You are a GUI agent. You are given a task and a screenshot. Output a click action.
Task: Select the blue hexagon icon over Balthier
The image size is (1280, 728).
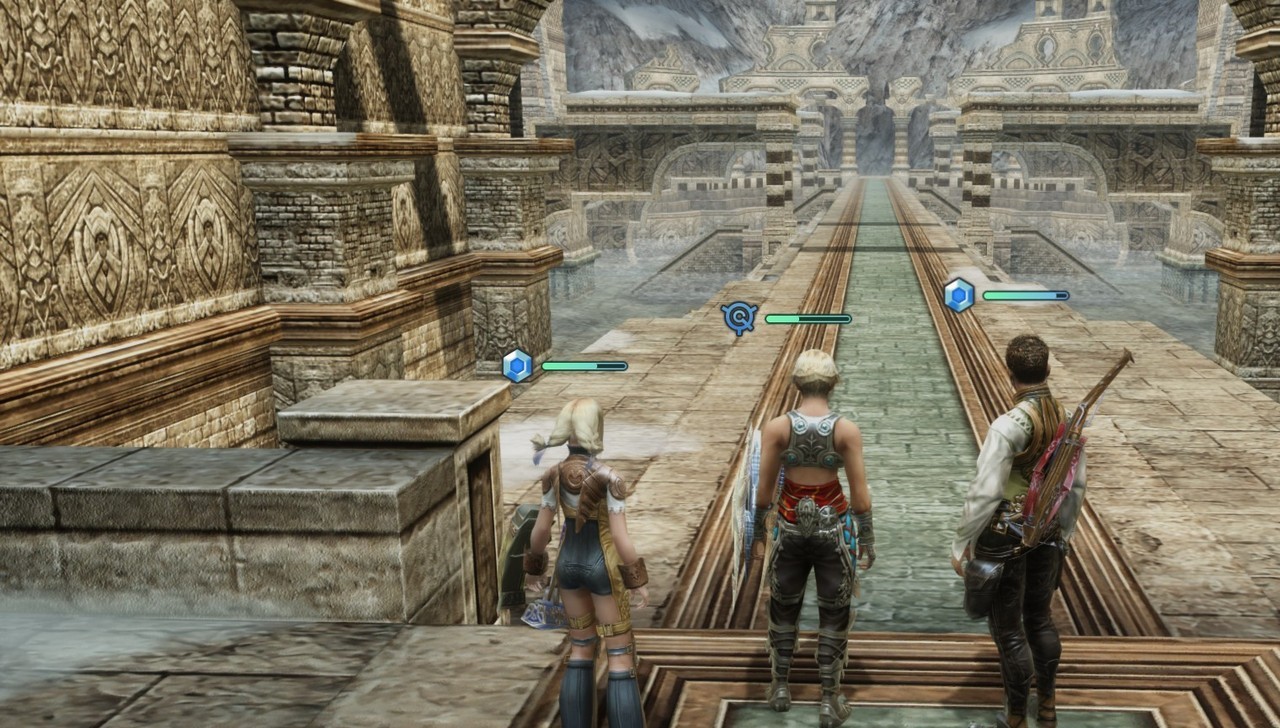tap(959, 295)
